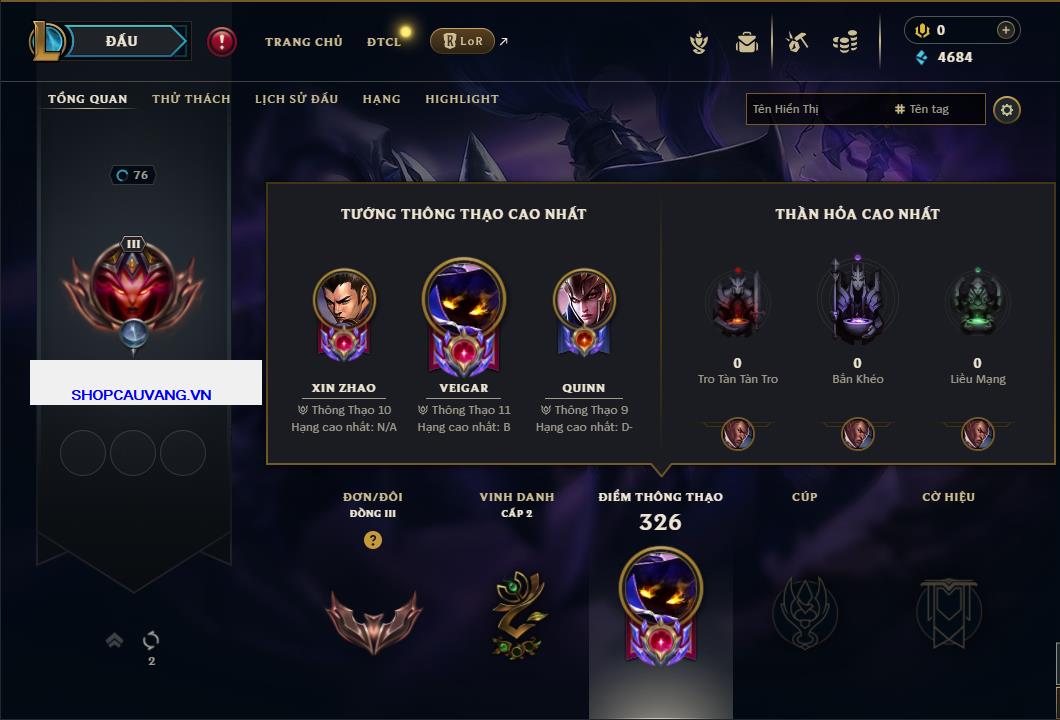Image resolution: width=1060 pixels, height=720 pixels.
Task: Select the Xin Zhao mastery portrait
Action: 344,300
